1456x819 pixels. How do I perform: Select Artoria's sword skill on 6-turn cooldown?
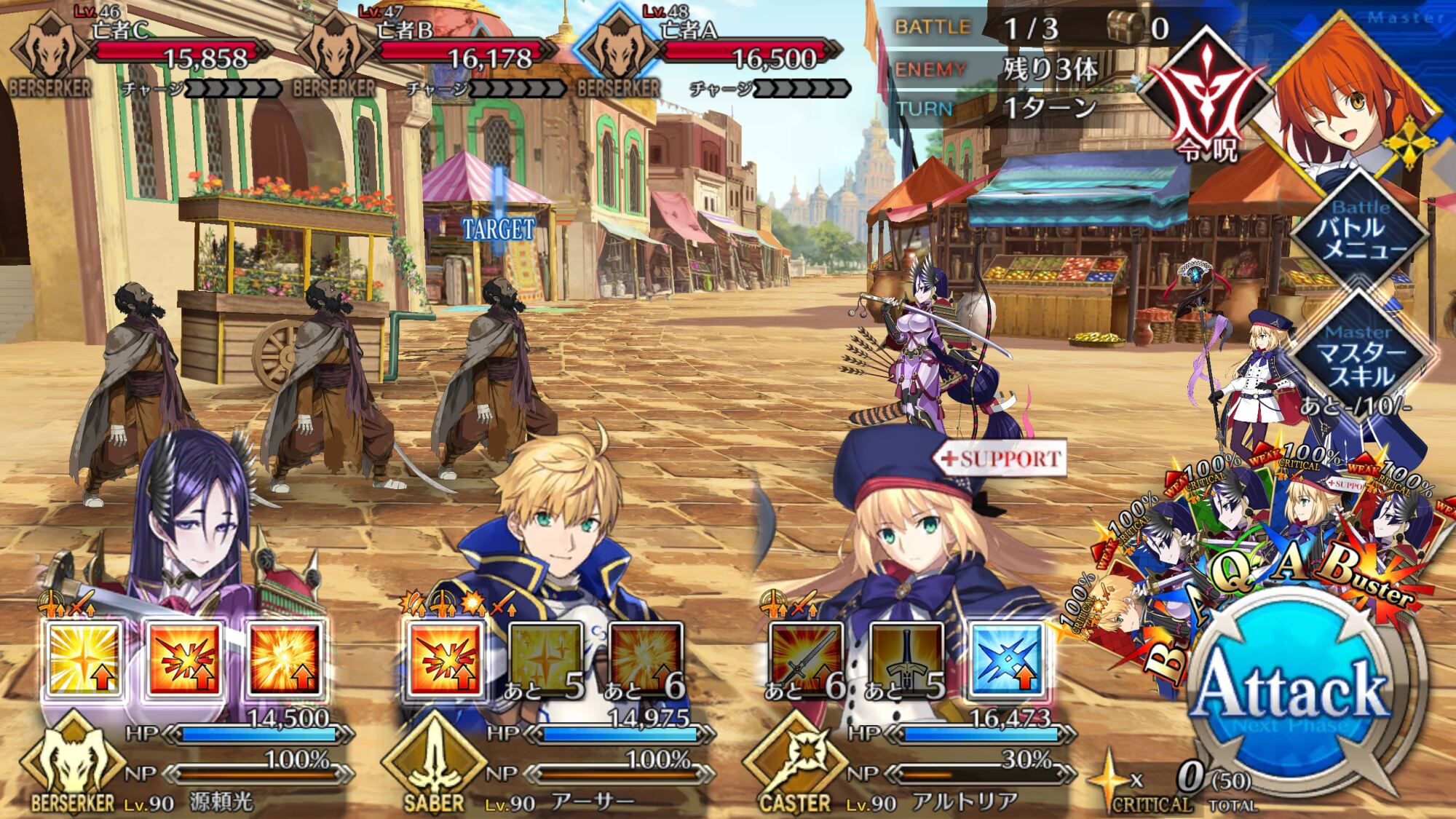[x=806, y=660]
